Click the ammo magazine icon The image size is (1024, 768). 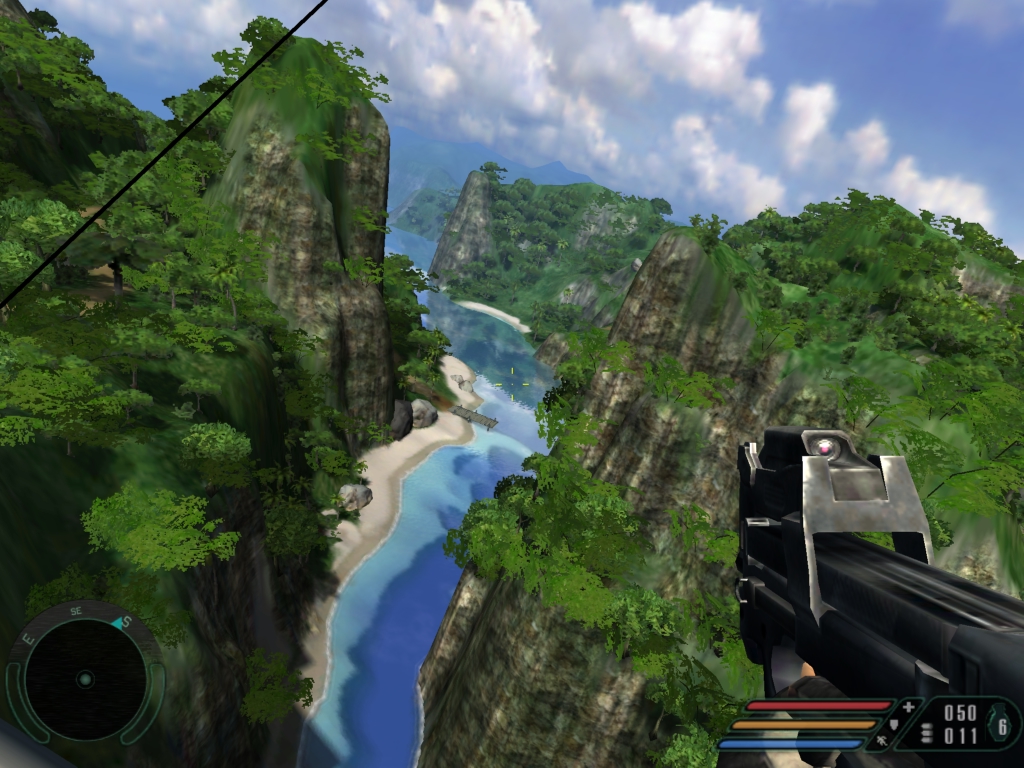[927, 734]
